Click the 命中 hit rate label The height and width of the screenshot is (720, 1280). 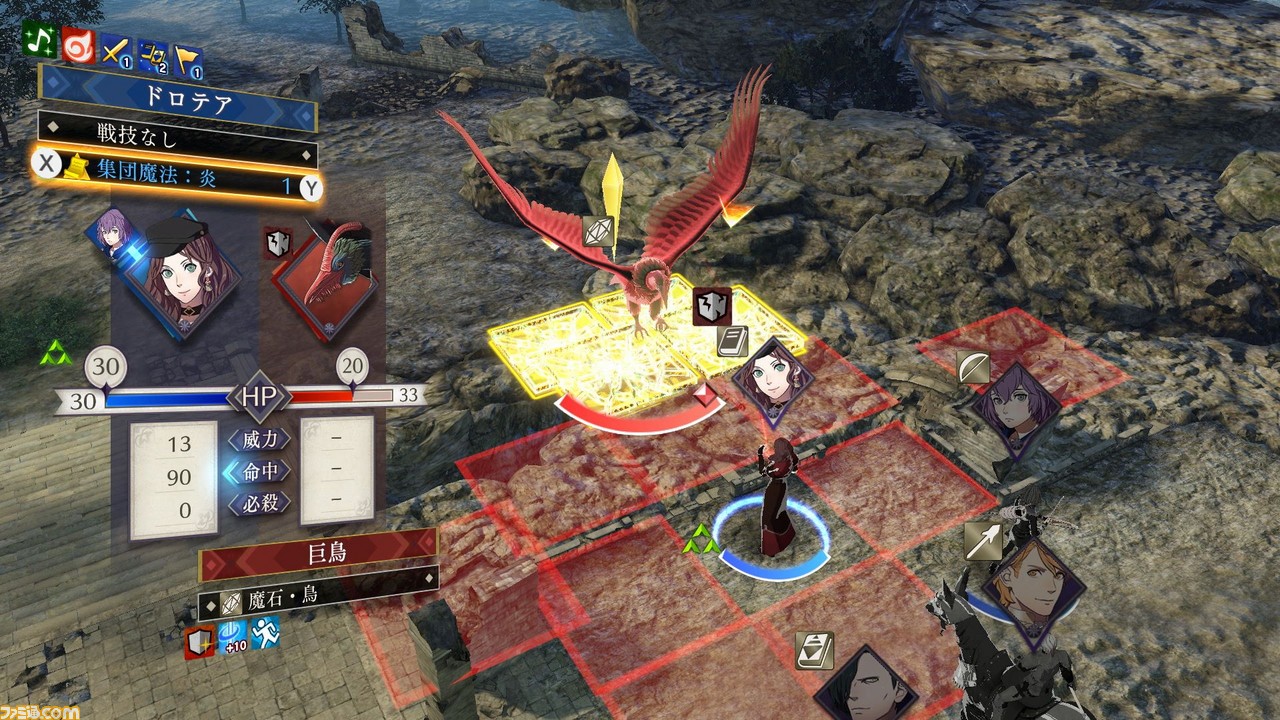coord(259,471)
